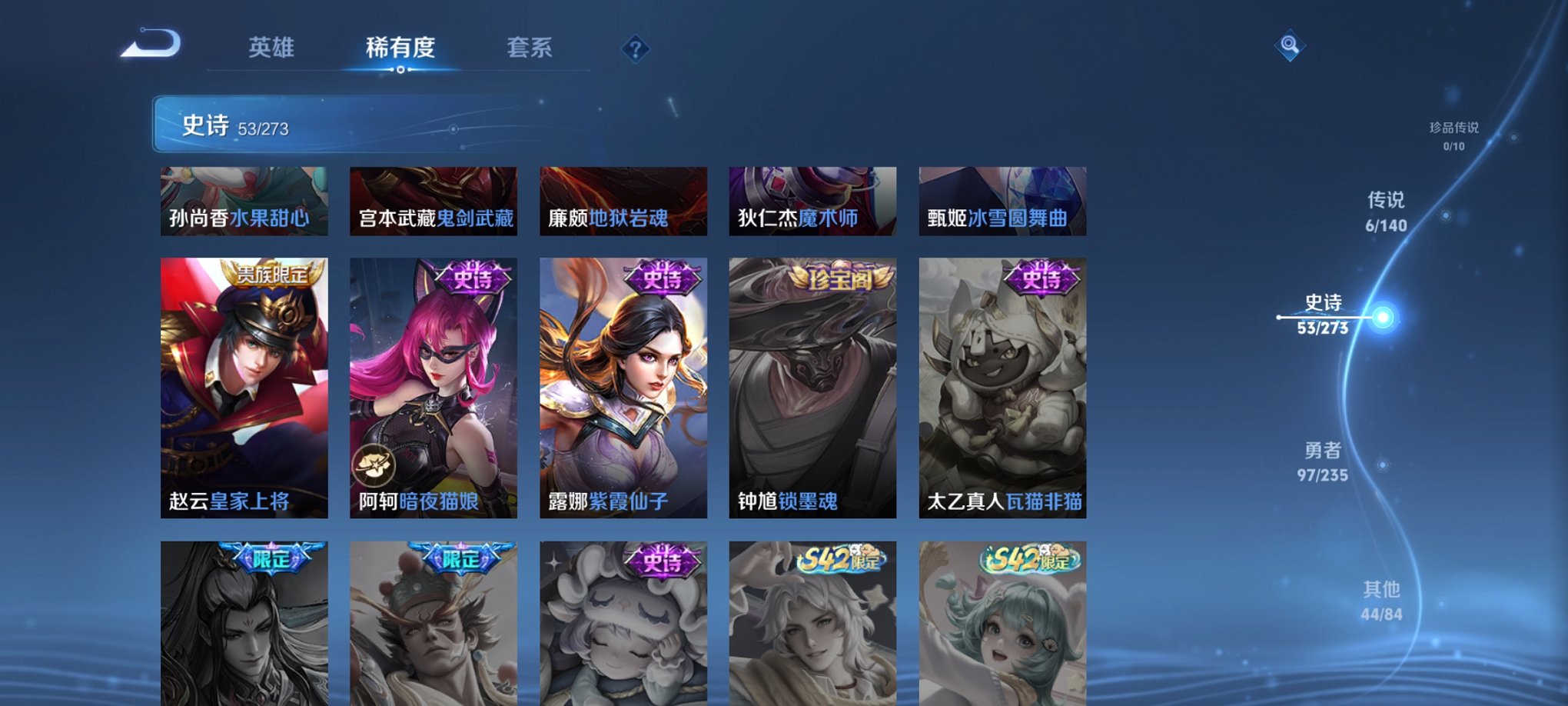Switch to the 稀有度 tab
Viewport: 1568px width, 706px height.
tap(398, 48)
